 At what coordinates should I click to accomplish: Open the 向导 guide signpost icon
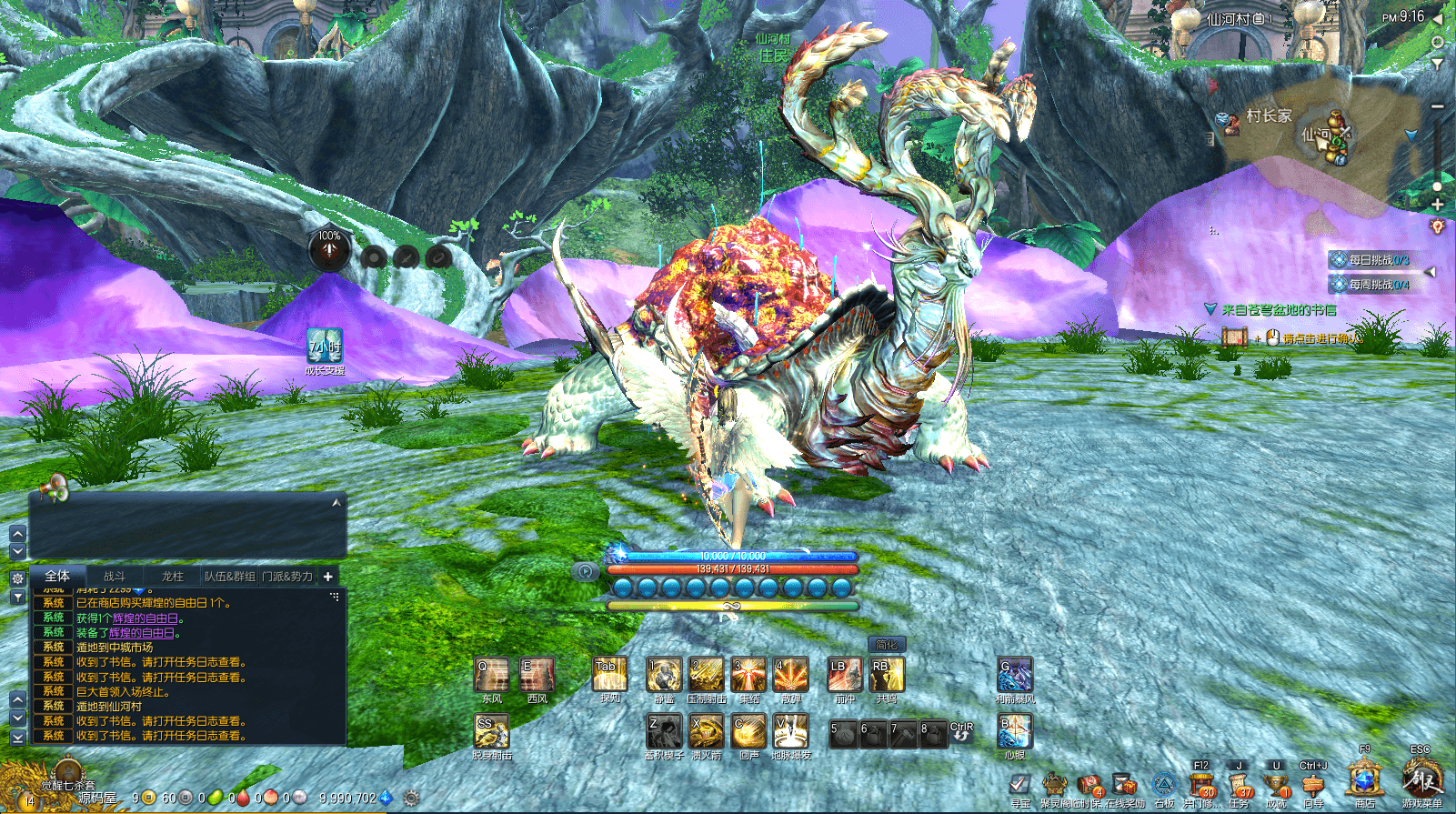point(1313,786)
